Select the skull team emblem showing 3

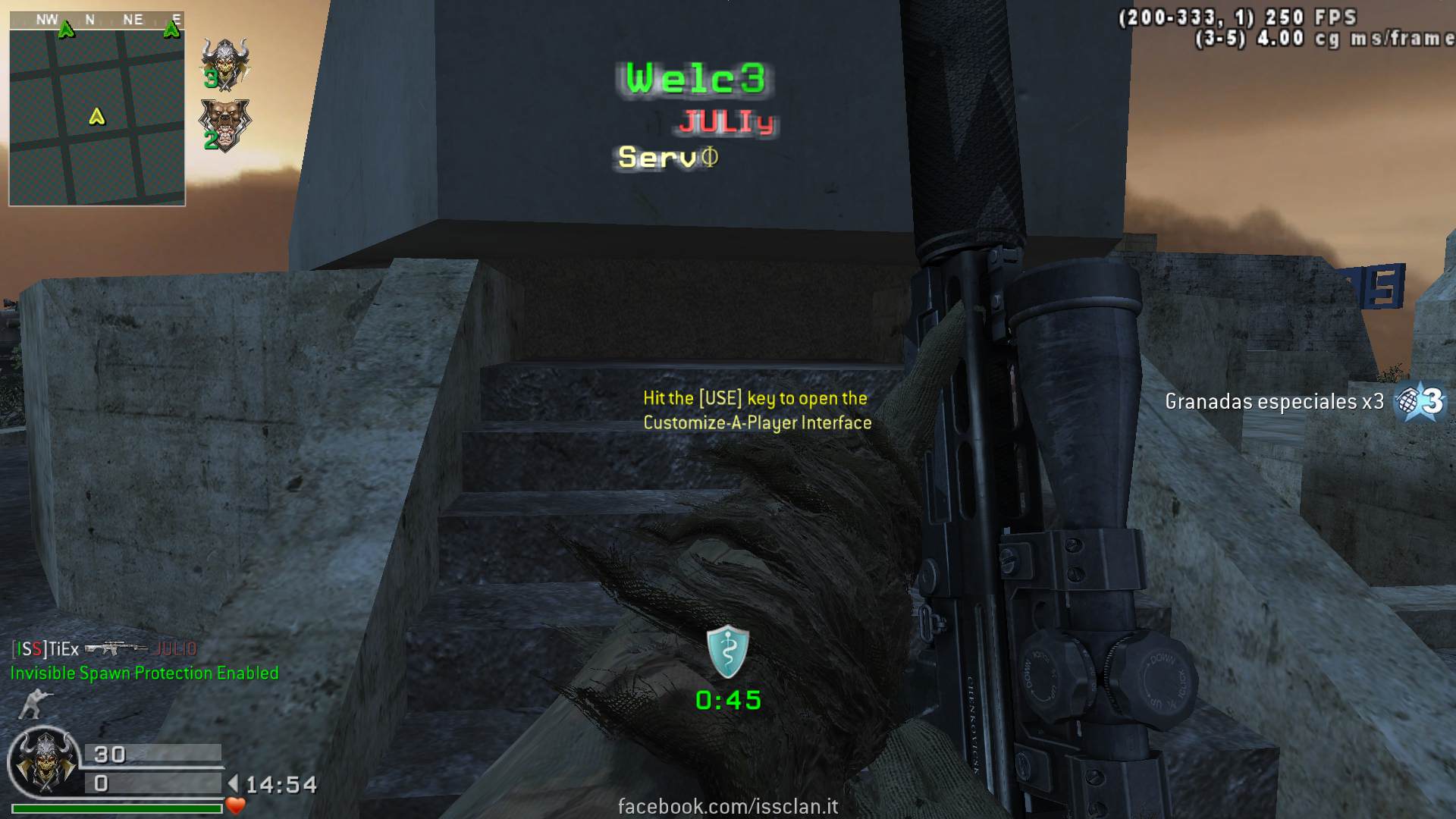[224, 63]
